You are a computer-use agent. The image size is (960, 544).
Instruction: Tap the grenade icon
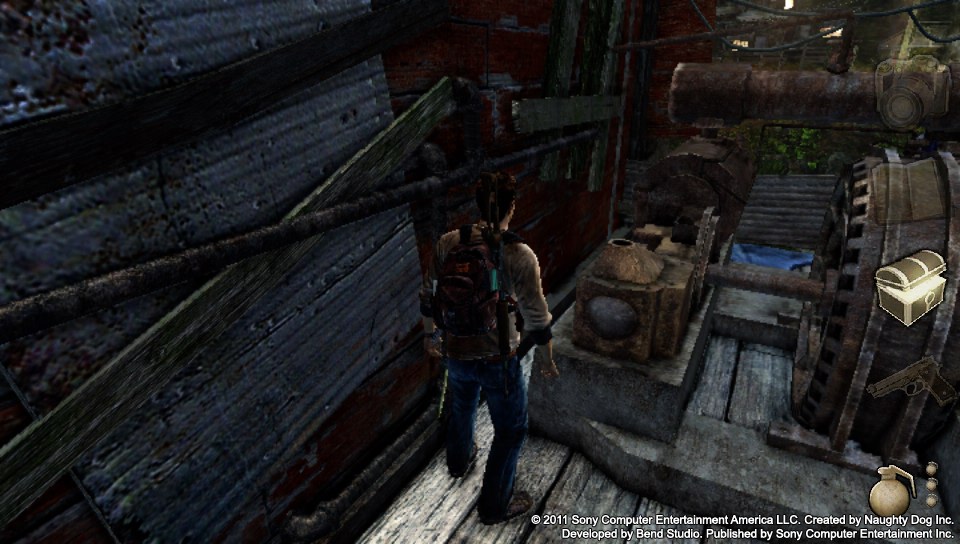pyautogui.click(x=889, y=490)
